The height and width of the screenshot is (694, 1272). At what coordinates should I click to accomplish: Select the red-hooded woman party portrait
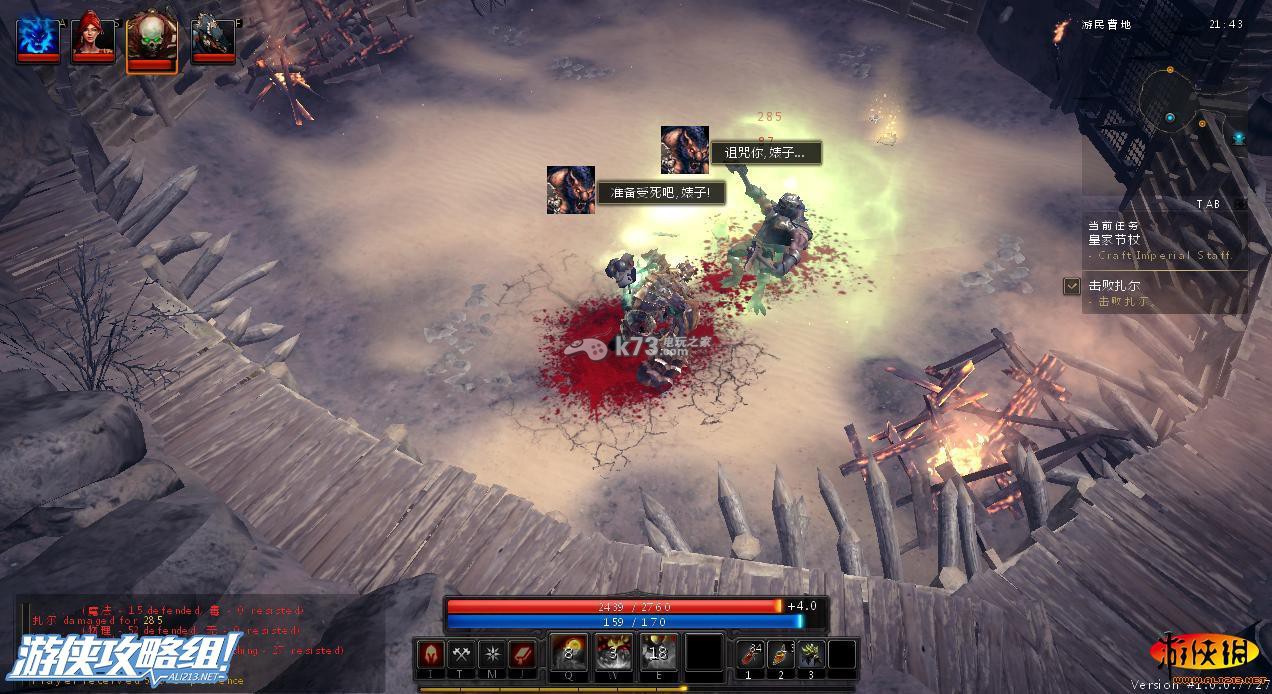(93, 37)
